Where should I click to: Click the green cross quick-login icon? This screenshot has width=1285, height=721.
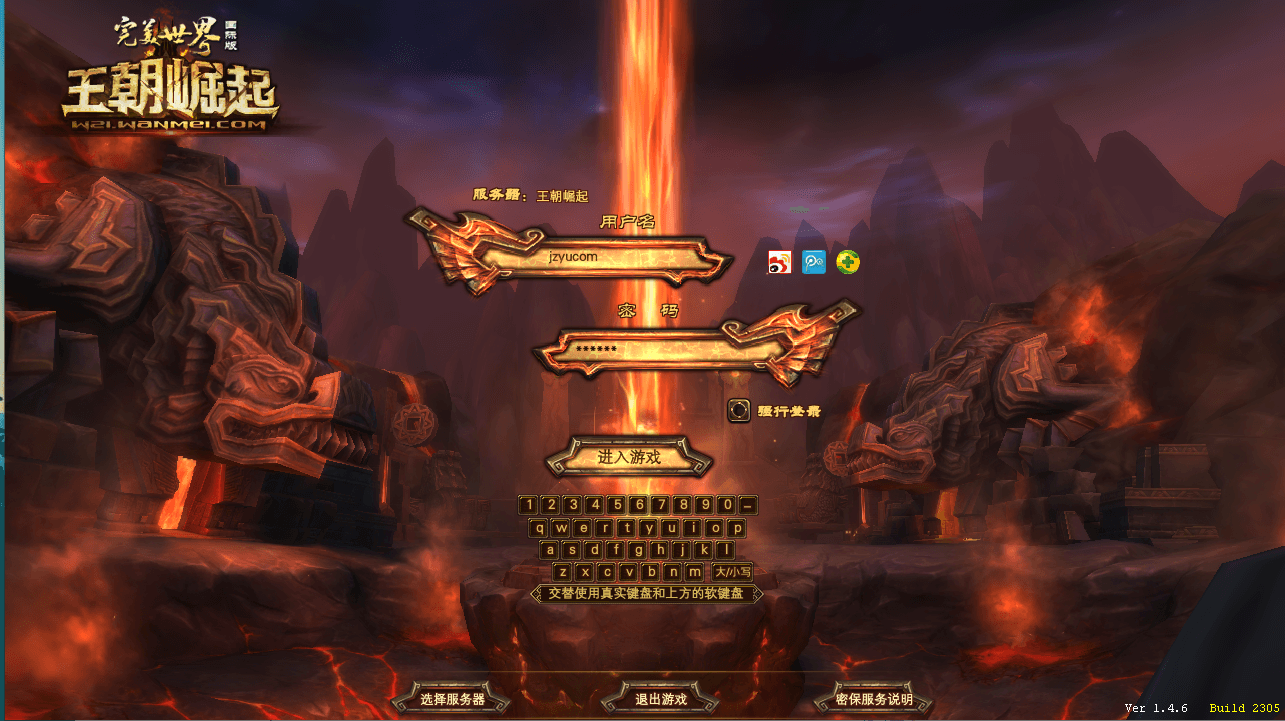[x=846, y=262]
